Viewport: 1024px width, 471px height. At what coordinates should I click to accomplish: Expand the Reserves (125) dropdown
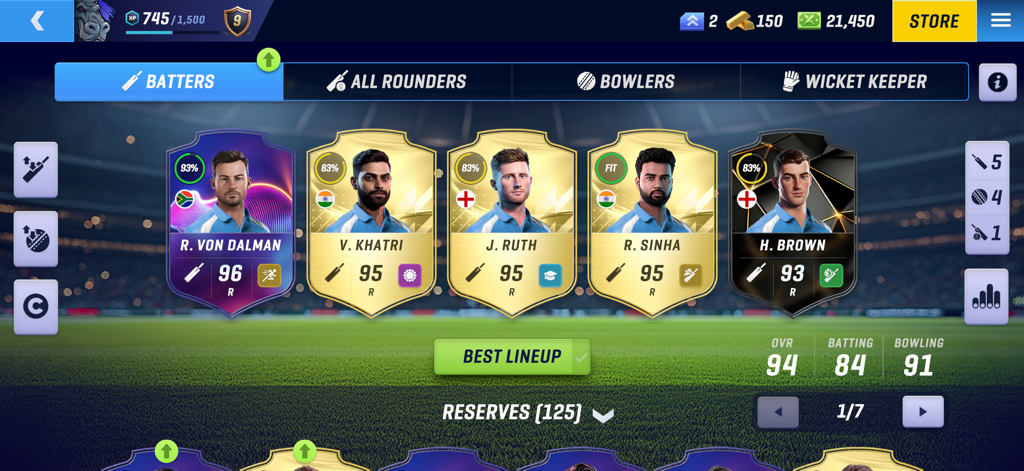(x=527, y=413)
